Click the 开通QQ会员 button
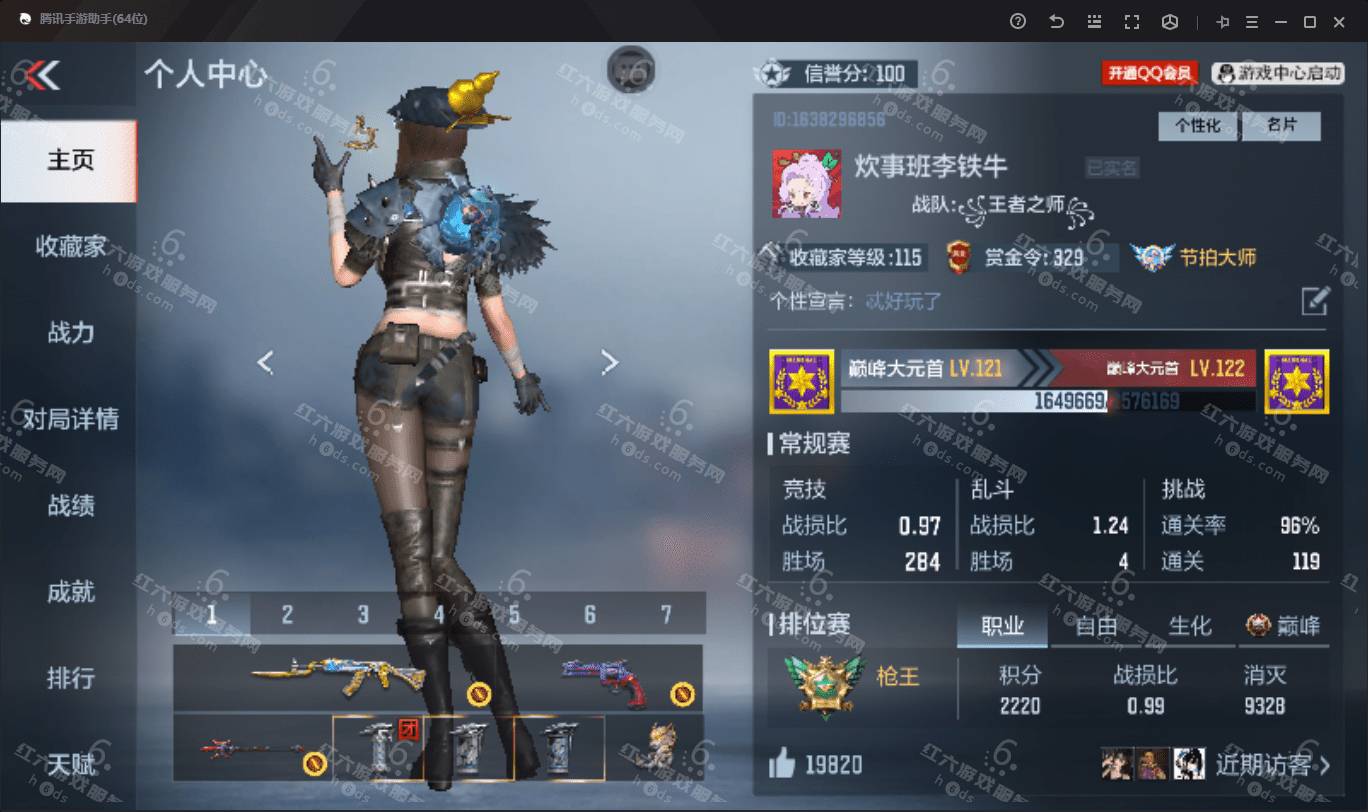1368x812 pixels. (x=1150, y=73)
